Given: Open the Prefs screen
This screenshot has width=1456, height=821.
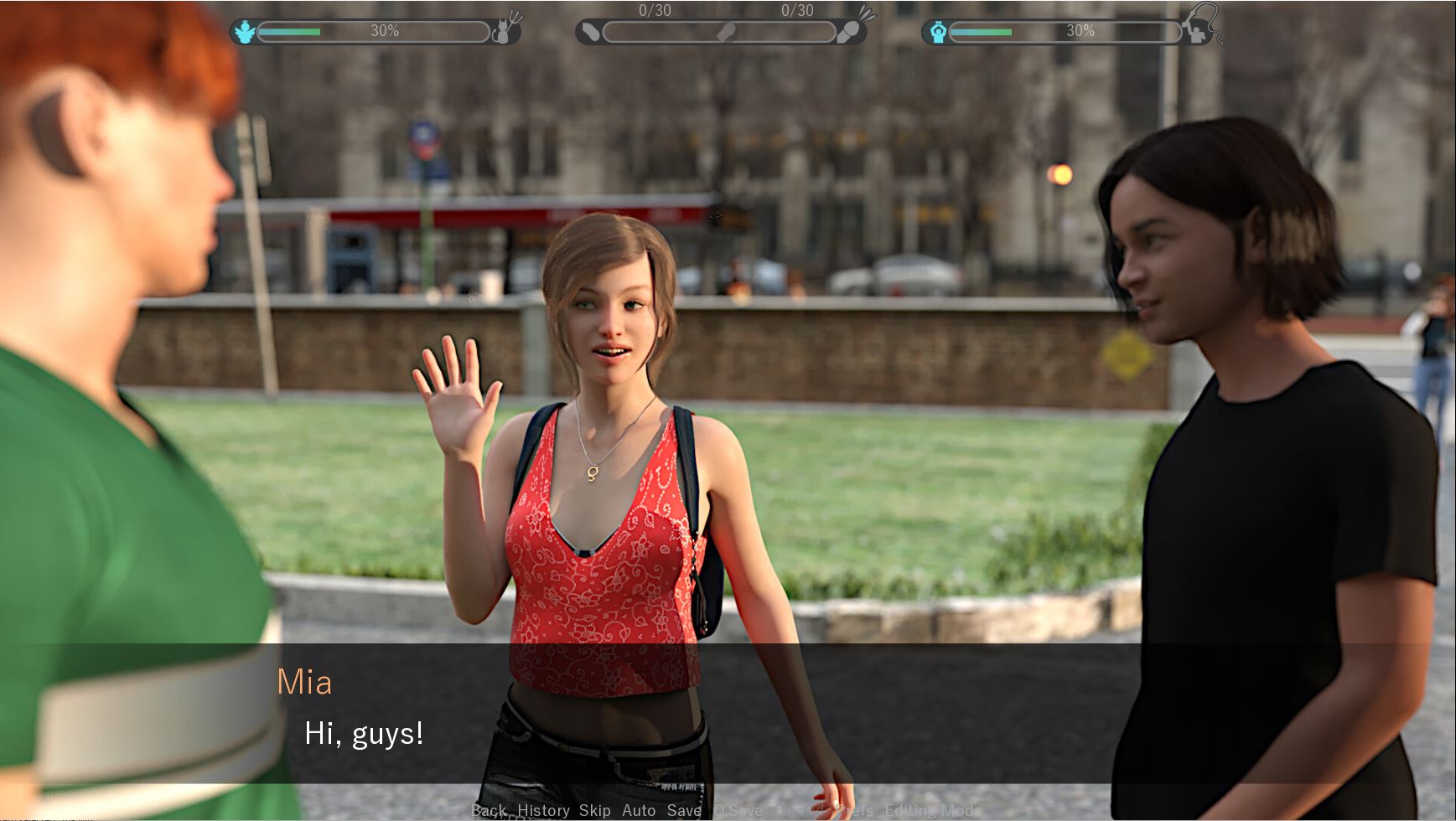Looking at the screenshot, I should click(855, 810).
